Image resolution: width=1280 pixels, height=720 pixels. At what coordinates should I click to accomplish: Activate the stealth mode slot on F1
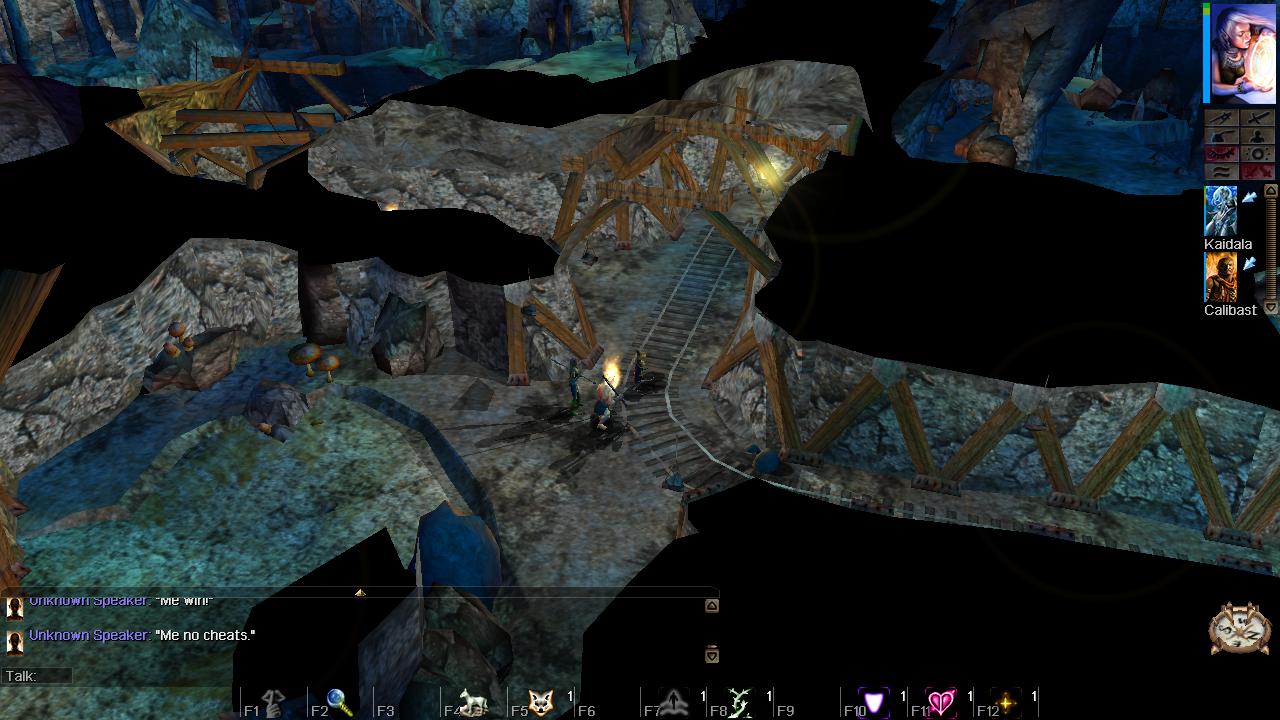pyautogui.click(x=273, y=703)
